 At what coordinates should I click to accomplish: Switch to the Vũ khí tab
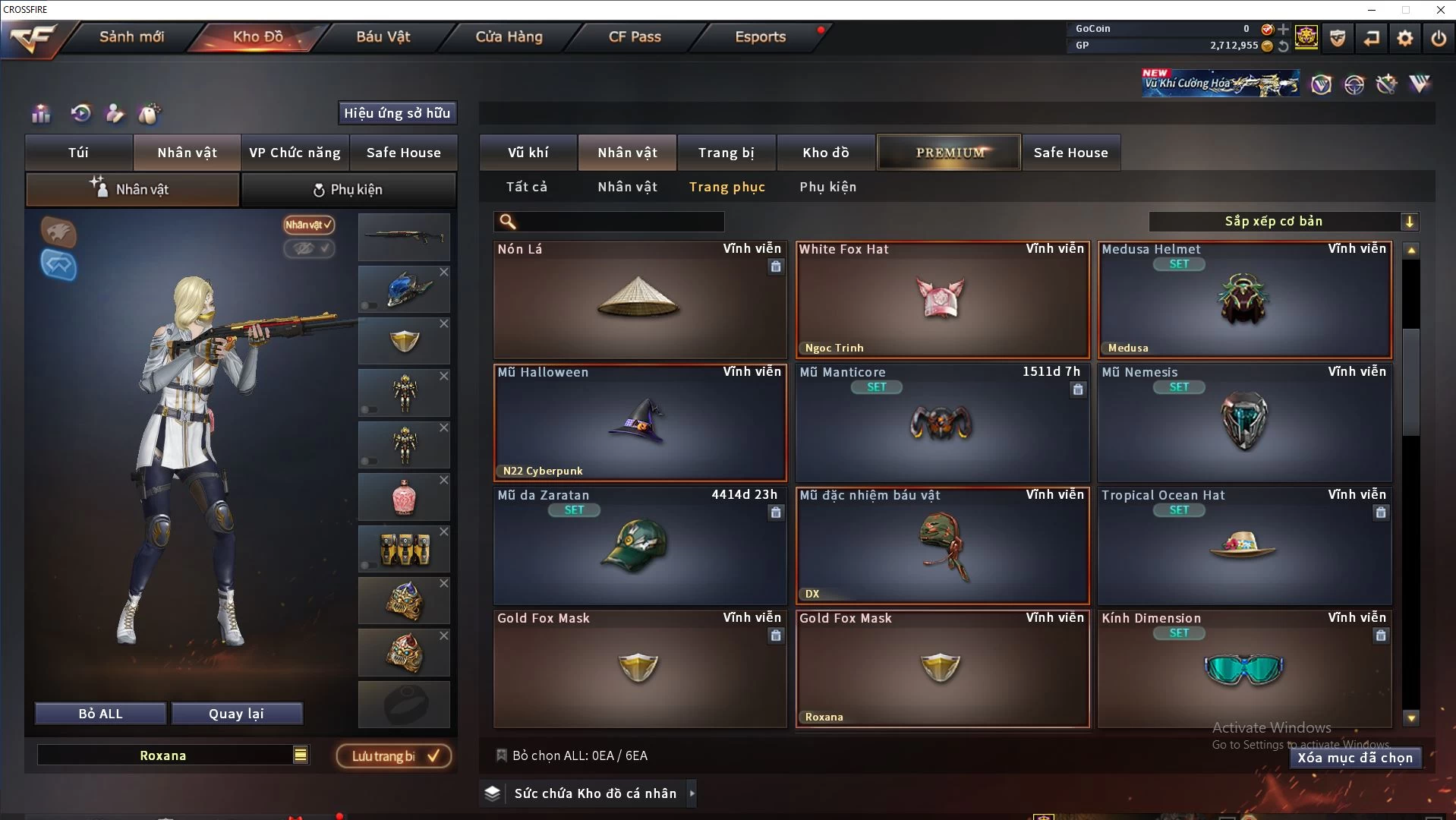pyautogui.click(x=528, y=153)
